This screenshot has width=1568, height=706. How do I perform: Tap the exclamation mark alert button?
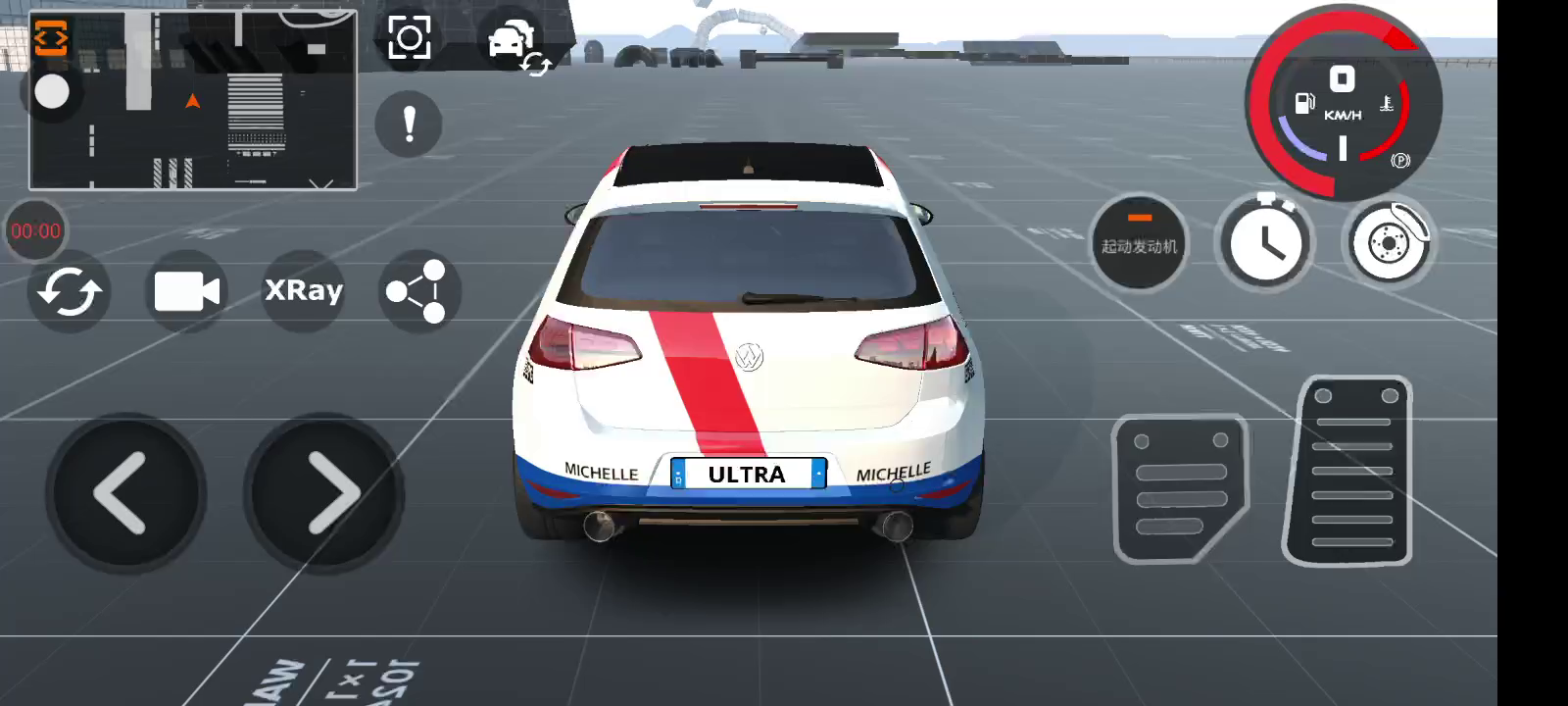(x=409, y=125)
